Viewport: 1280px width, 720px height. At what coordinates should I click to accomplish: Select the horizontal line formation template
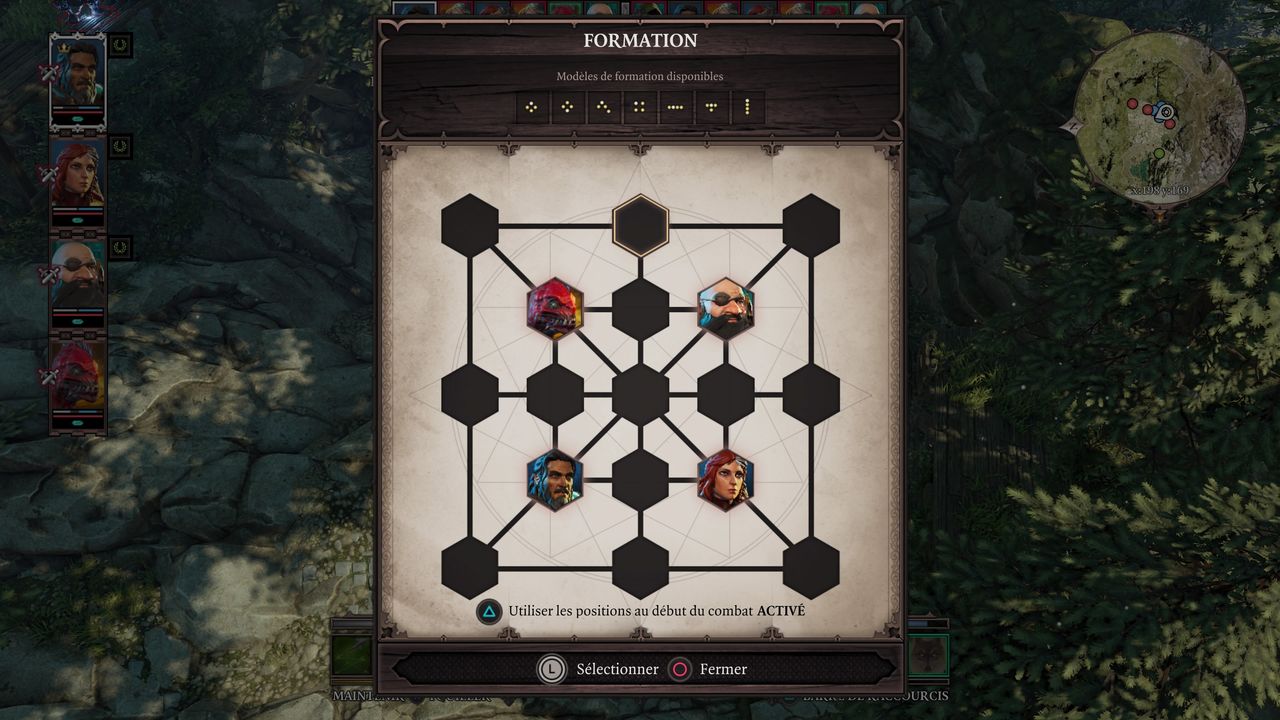(x=676, y=107)
